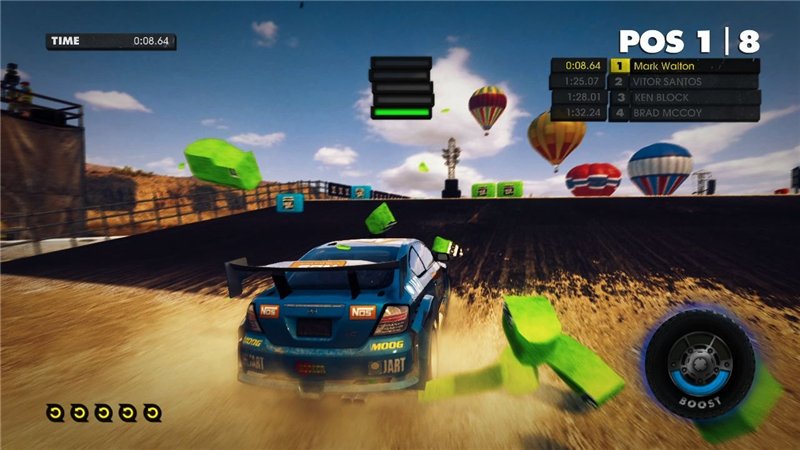Choose the Vitor Santos leaderboard entry
The height and width of the screenshot is (450, 800).
(x=655, y=82)
